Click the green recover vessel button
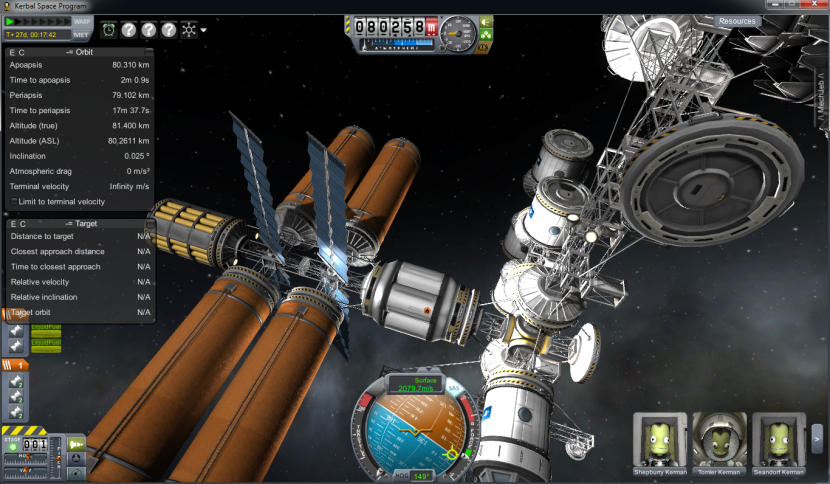This screenshot has height=484, width=830. pos(486,20)
